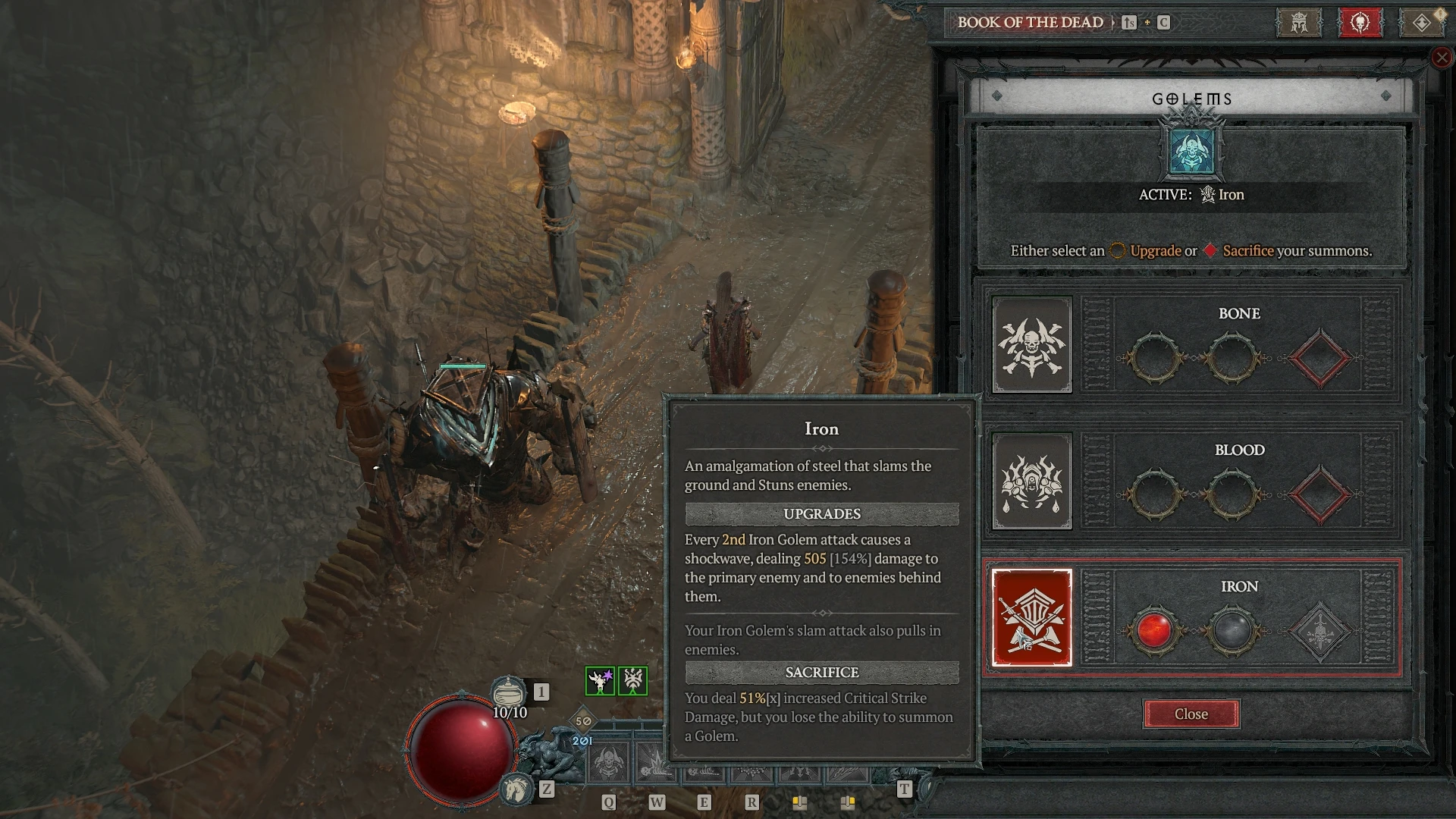The height and width of the screenshot is (819, 1456).
Task: Choose the Iron golem's grey upgrade orb
Action: coord(1232,631)
